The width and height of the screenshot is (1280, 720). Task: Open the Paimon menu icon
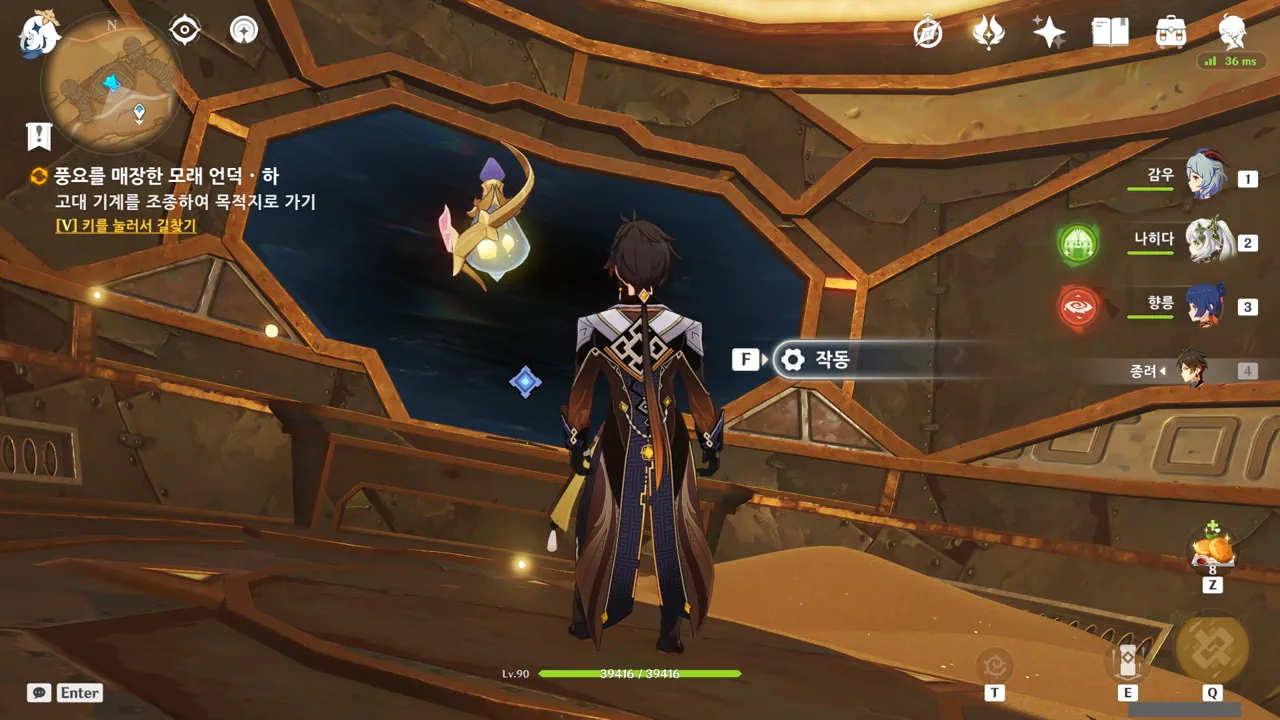point(38,33)
